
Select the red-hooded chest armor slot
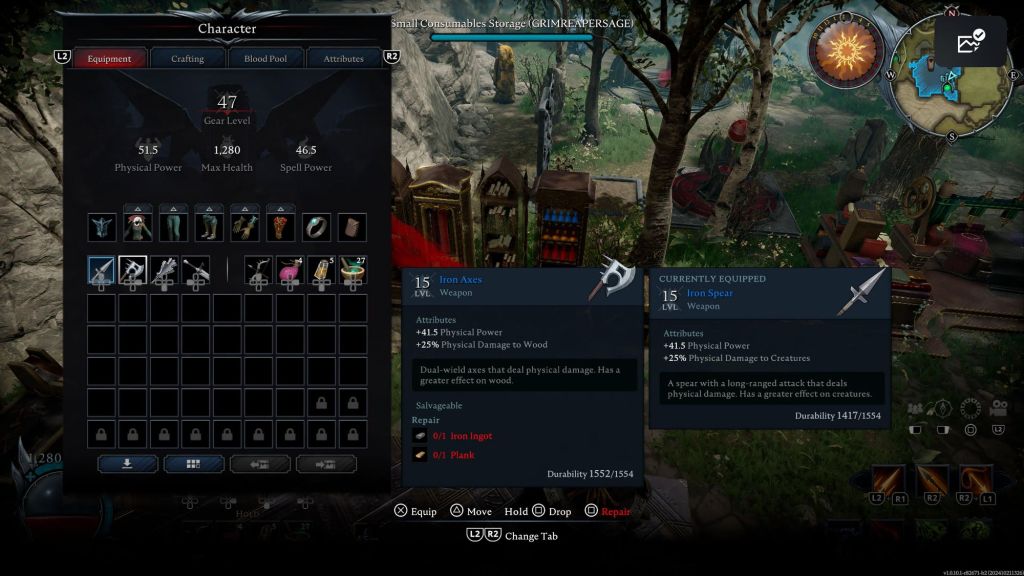(x=138, y=227)
